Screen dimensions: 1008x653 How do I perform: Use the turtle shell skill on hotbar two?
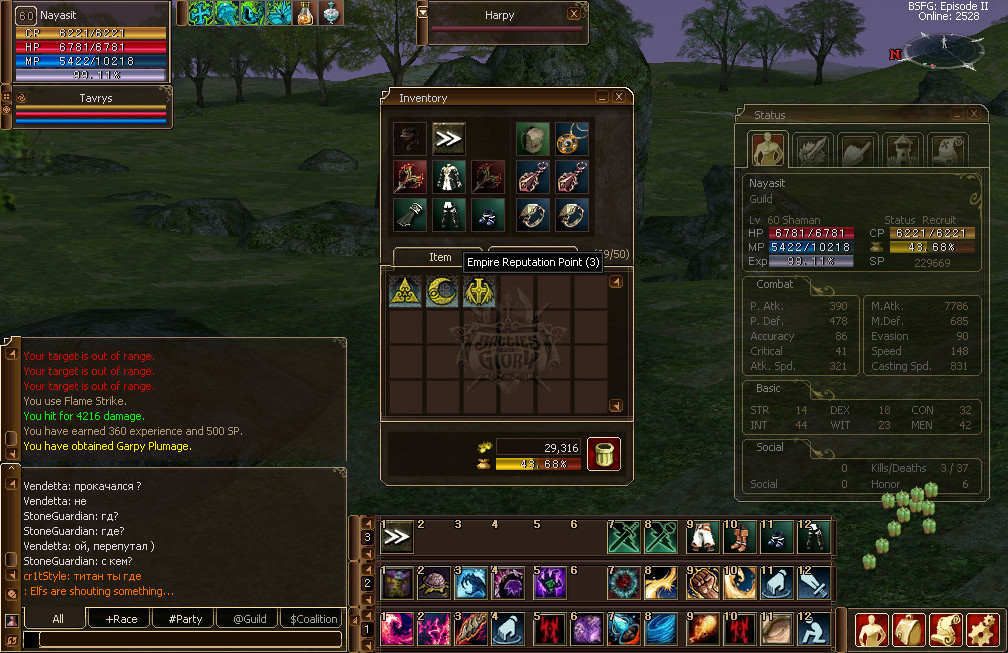click(435, 583)
